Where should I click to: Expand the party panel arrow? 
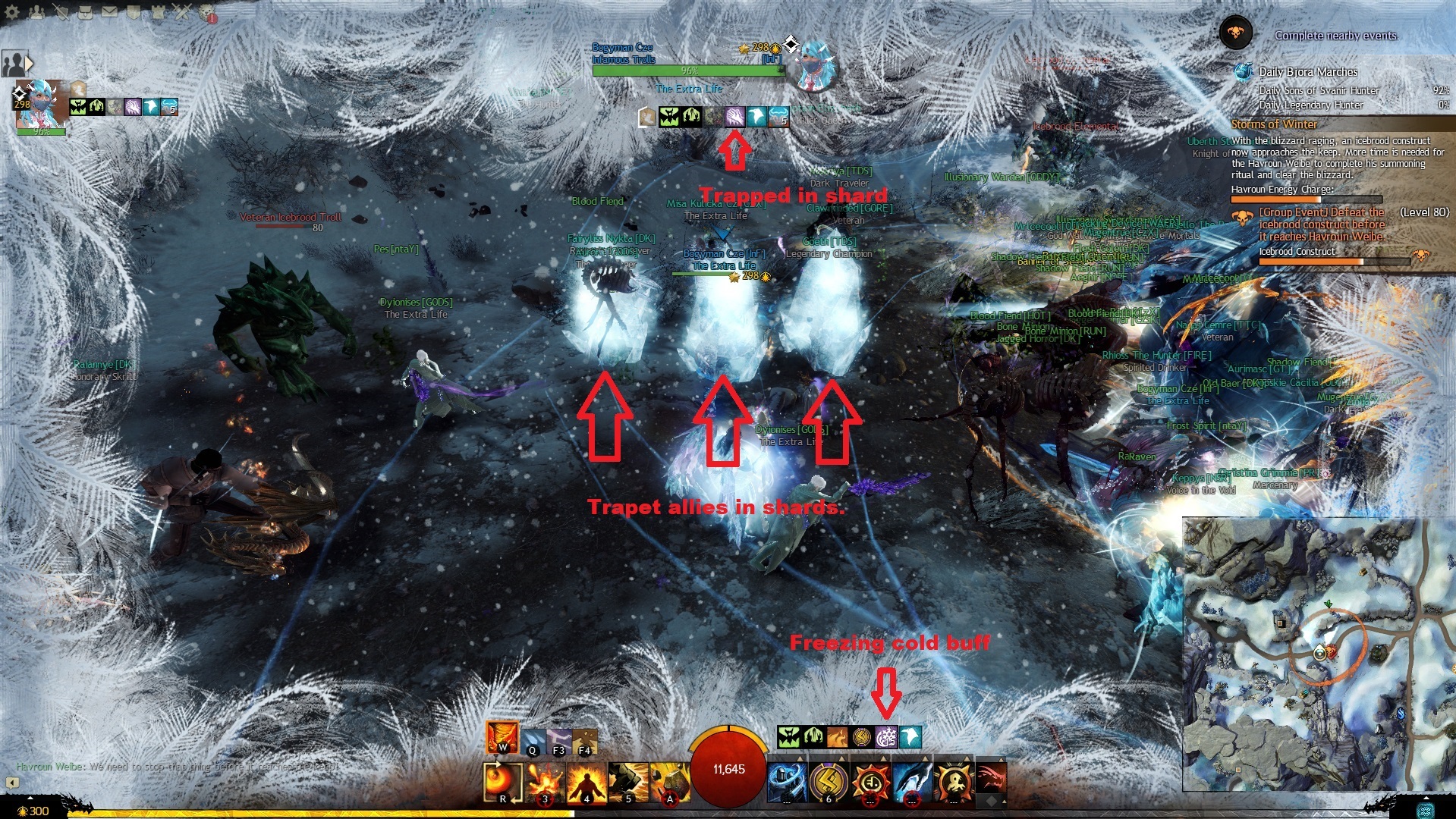click(x=29, y=64)
